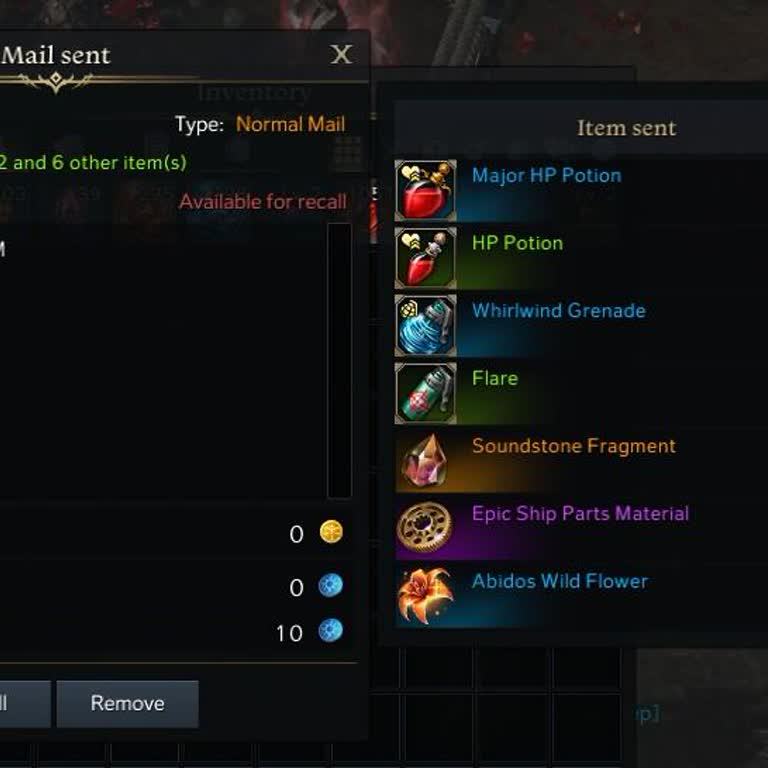Click the Epic Ship Parts Material
This screenshot has width=768, height=768.
[580, 514]
